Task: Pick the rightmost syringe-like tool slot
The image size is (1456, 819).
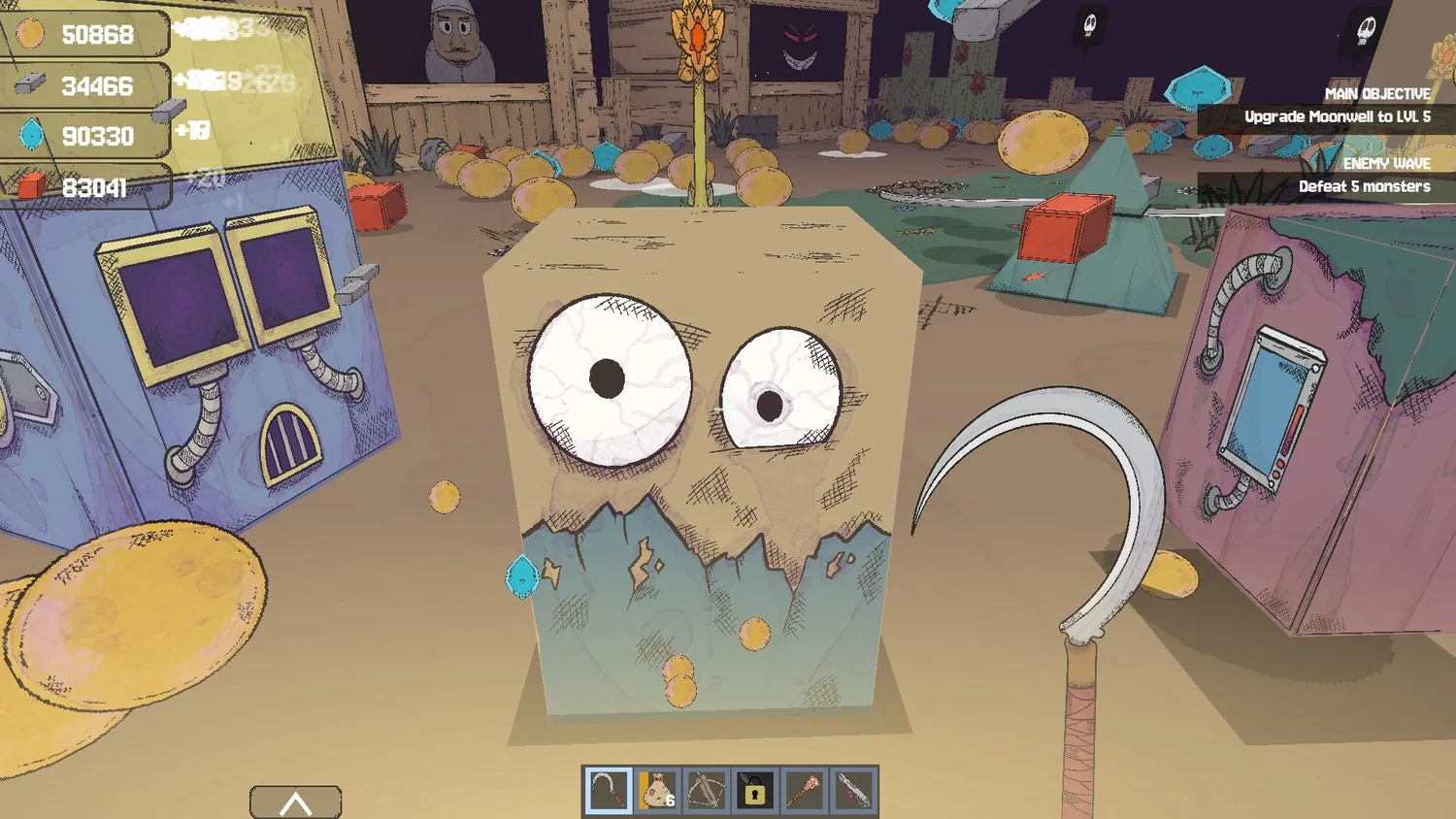Action: 853,792
